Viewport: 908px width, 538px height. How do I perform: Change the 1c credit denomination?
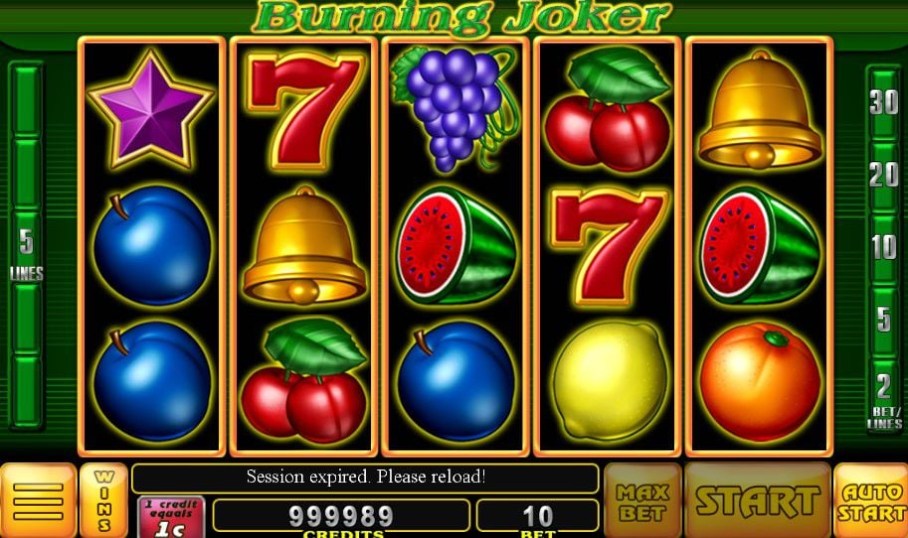(x=170, y=518)
